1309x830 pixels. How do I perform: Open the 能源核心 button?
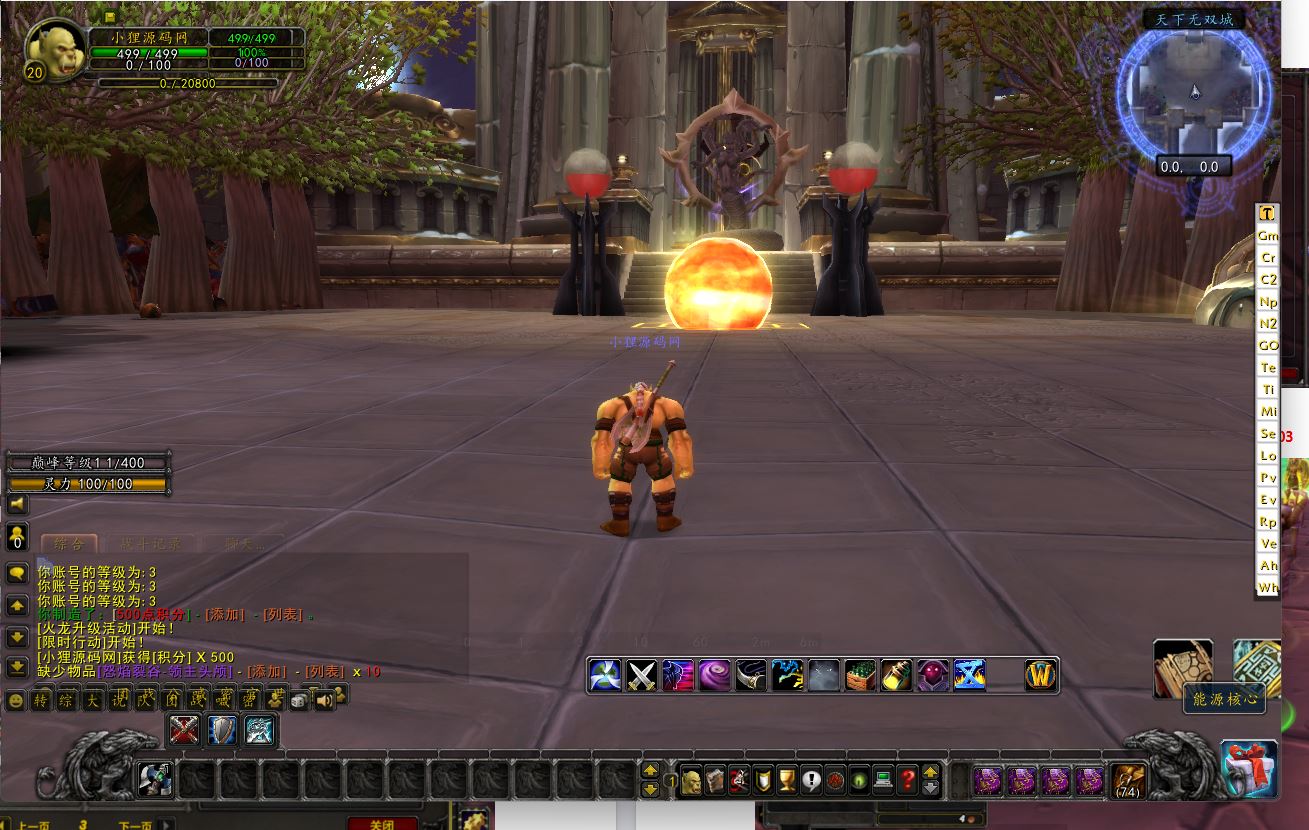pos(1224,700)
